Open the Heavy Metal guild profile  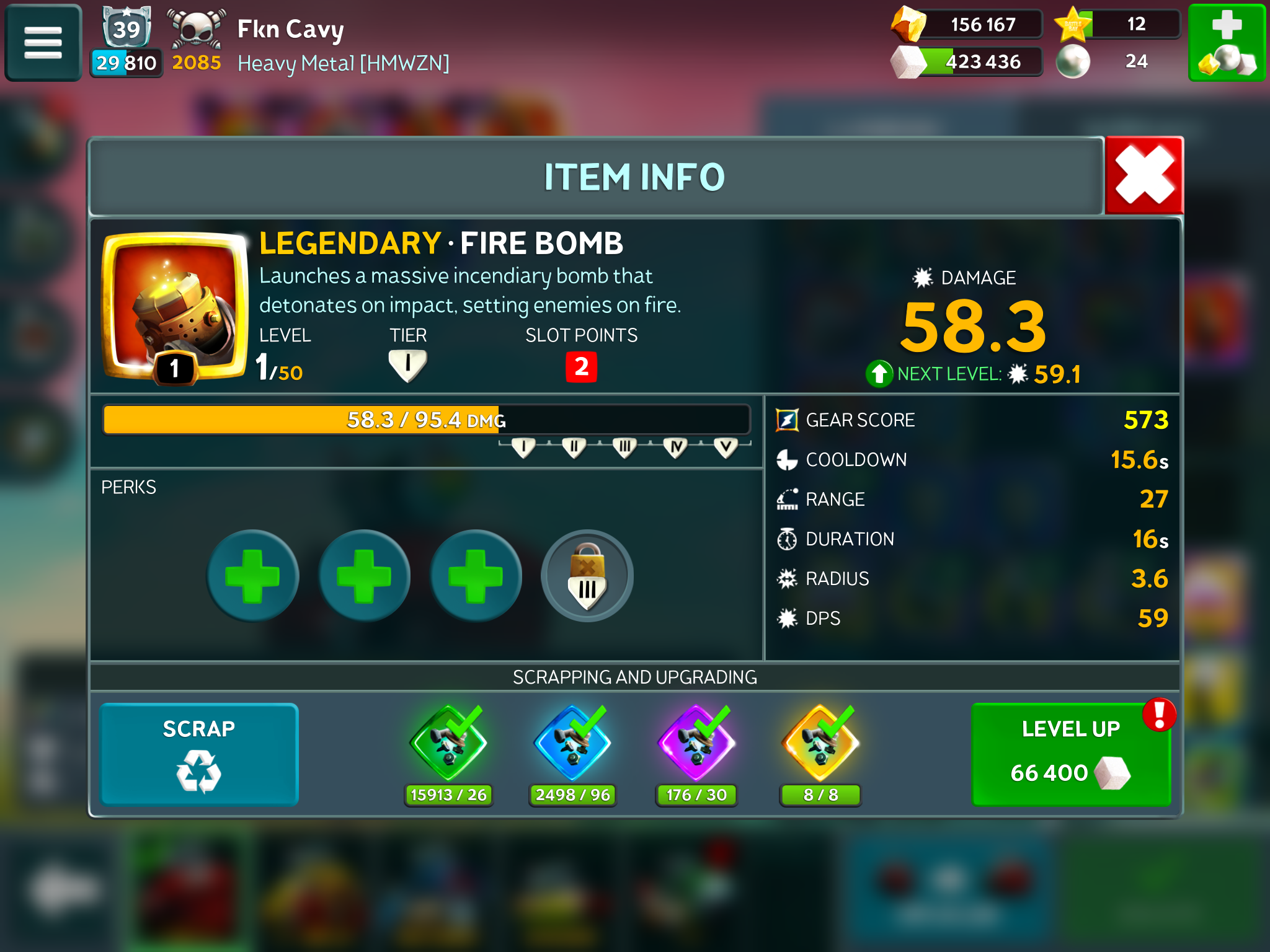[x=343, y=63]
